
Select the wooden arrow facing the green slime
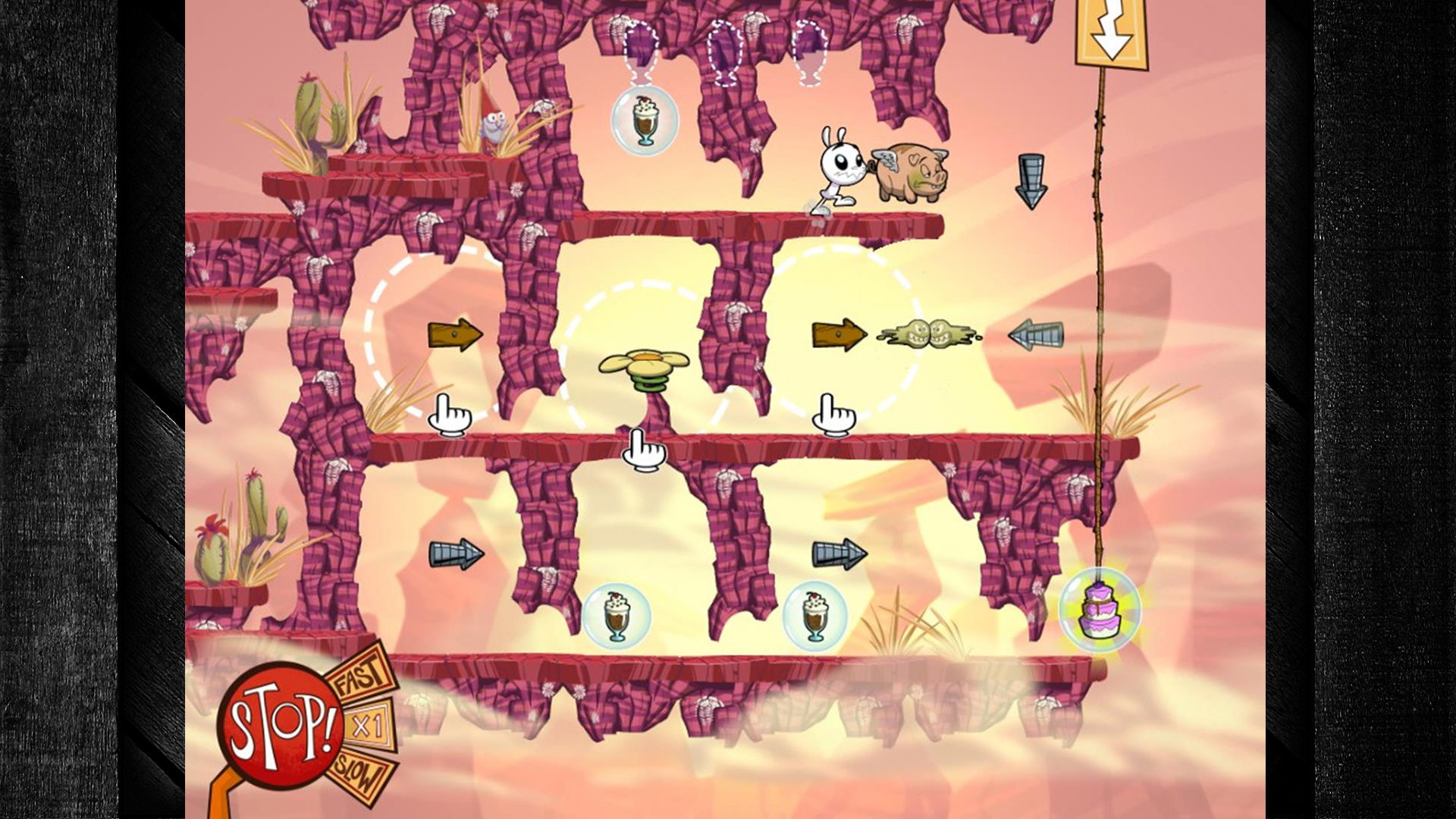pyautogui.click(x=839, y=334)
